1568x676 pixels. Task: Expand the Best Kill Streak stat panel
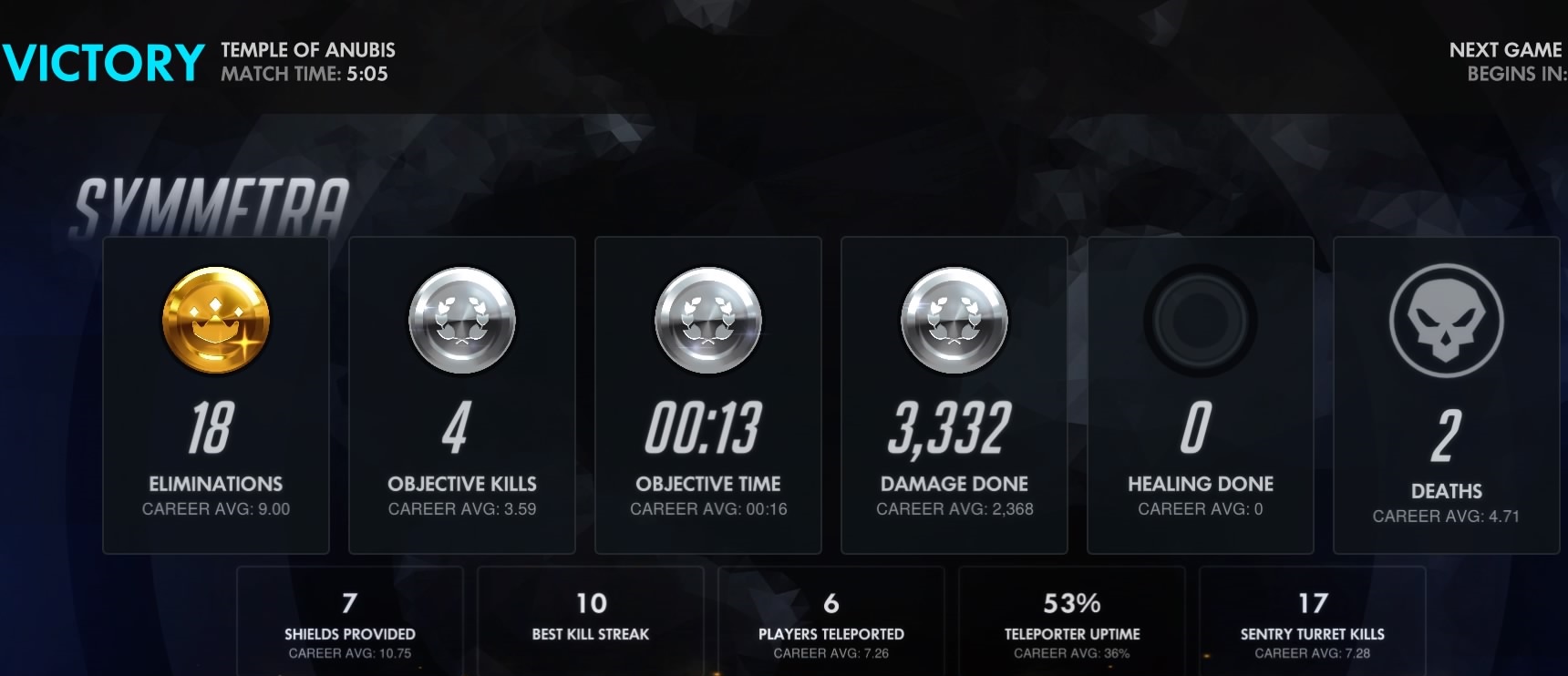(590, 621)
